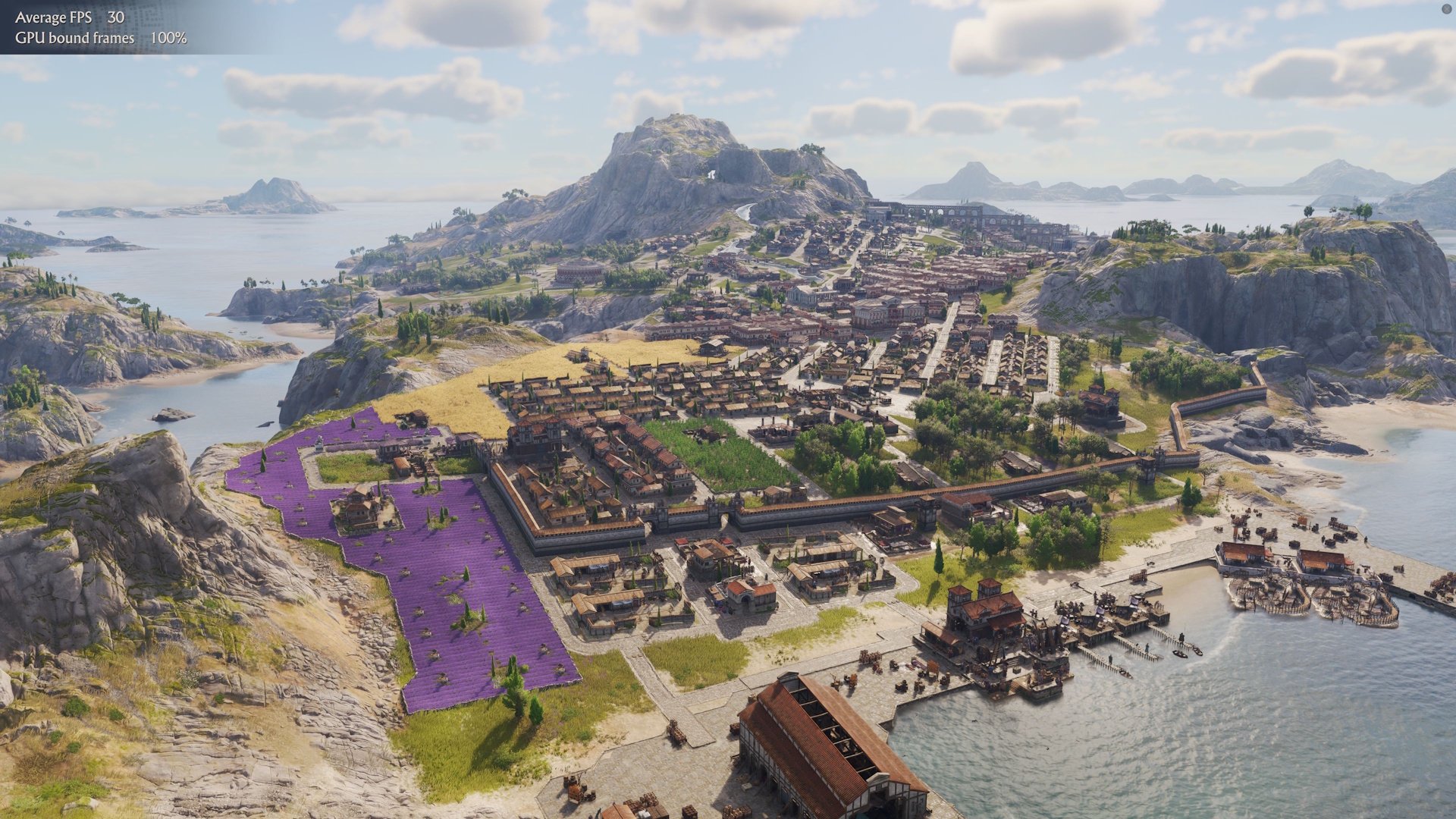Close the benchmark with the round X button
The height and width of the screenshot is (819, 1456).
1445,9
